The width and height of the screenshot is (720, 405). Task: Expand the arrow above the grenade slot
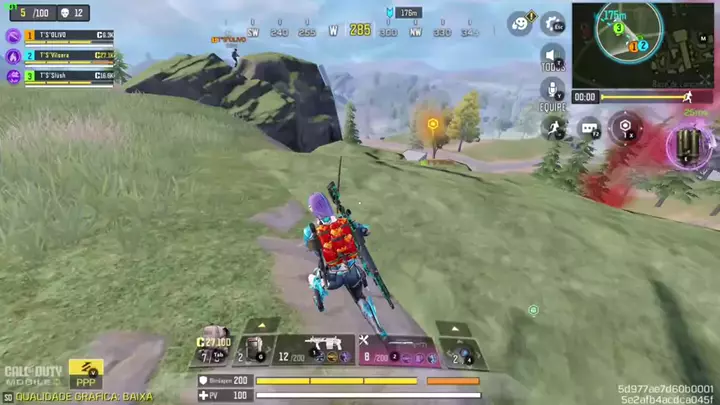pos(454,327)
